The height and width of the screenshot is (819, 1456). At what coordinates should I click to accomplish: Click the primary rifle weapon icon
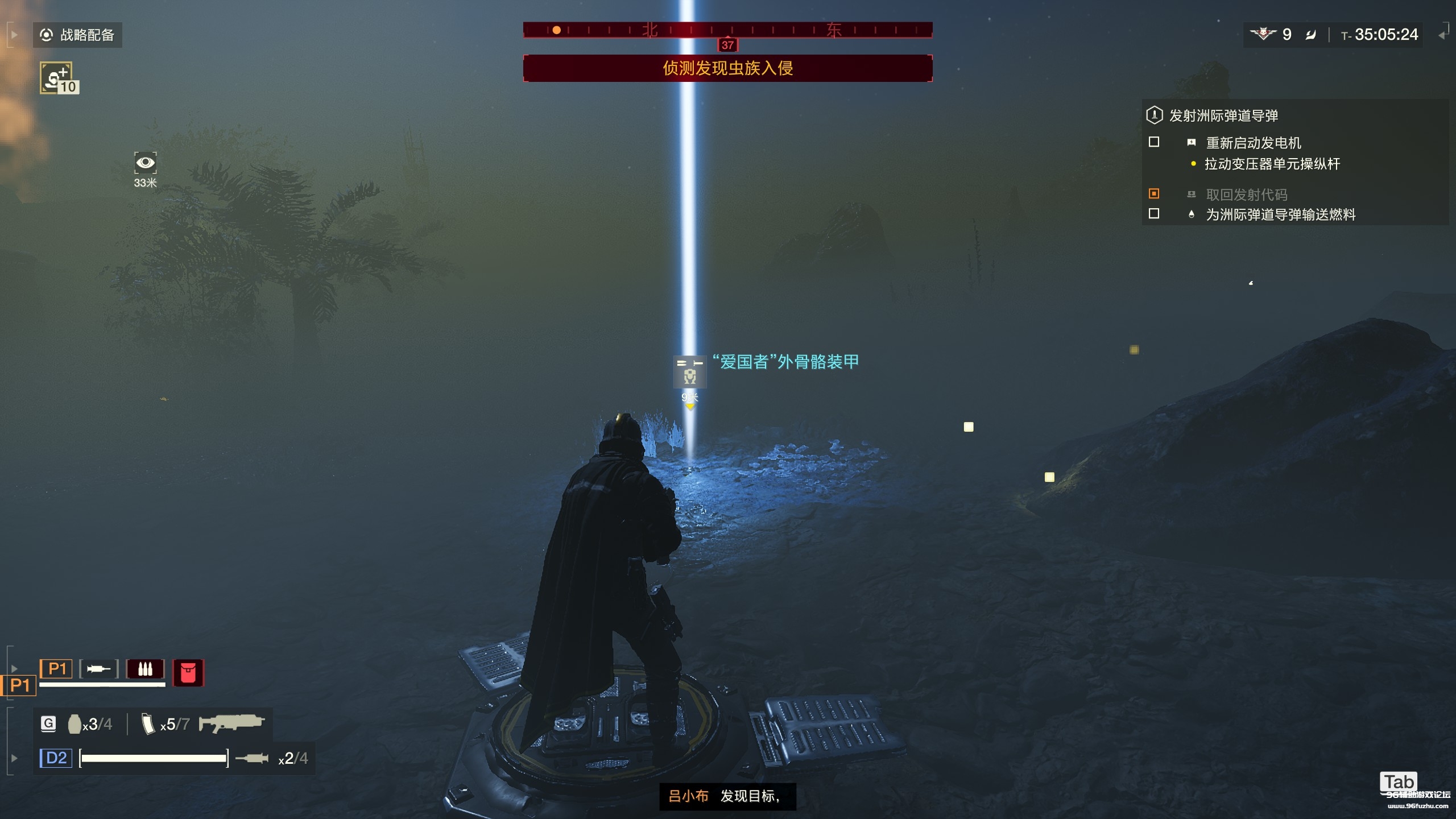pos(231,723)
